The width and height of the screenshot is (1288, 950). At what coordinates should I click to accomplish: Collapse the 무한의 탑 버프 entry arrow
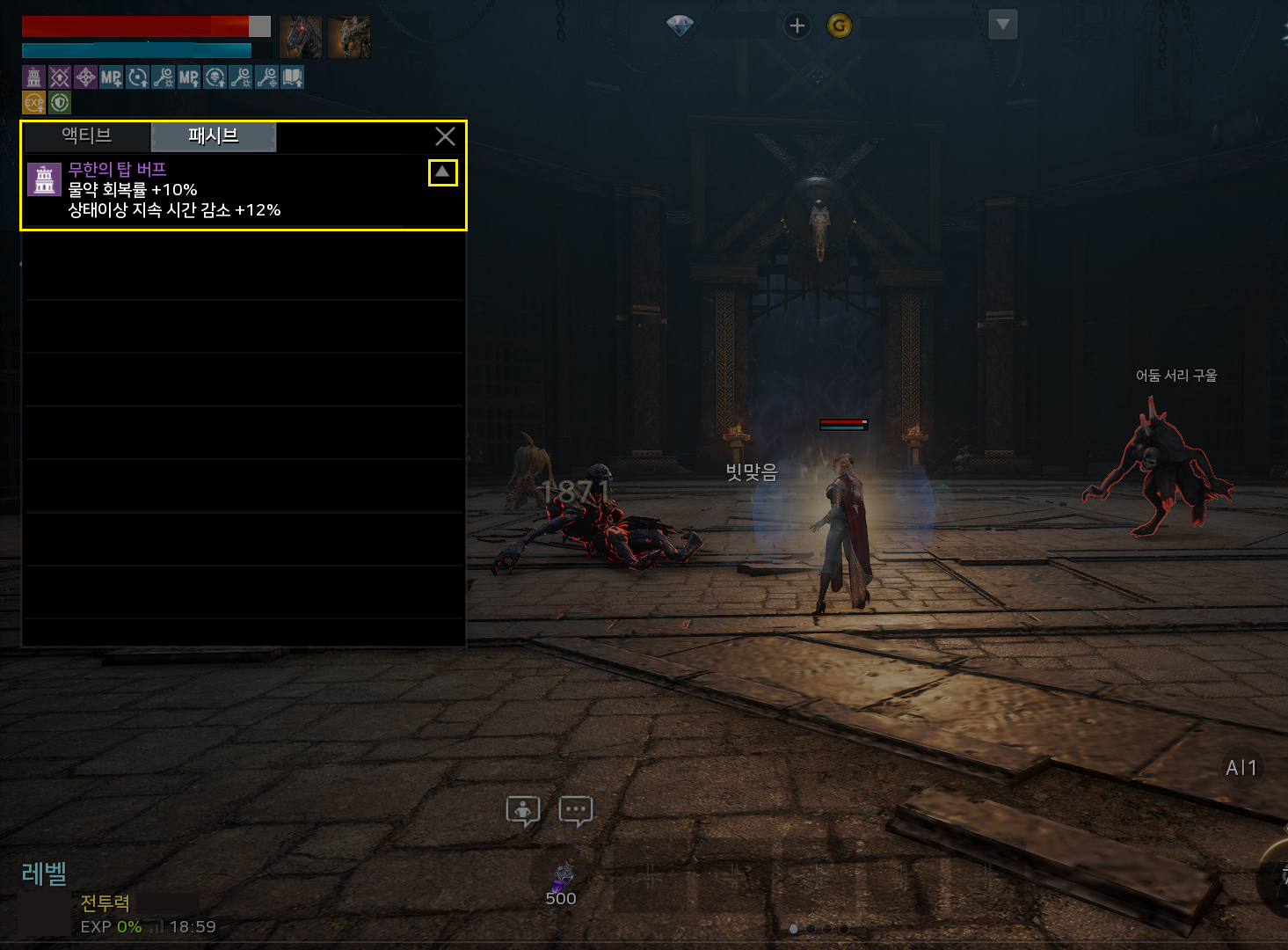443,172
